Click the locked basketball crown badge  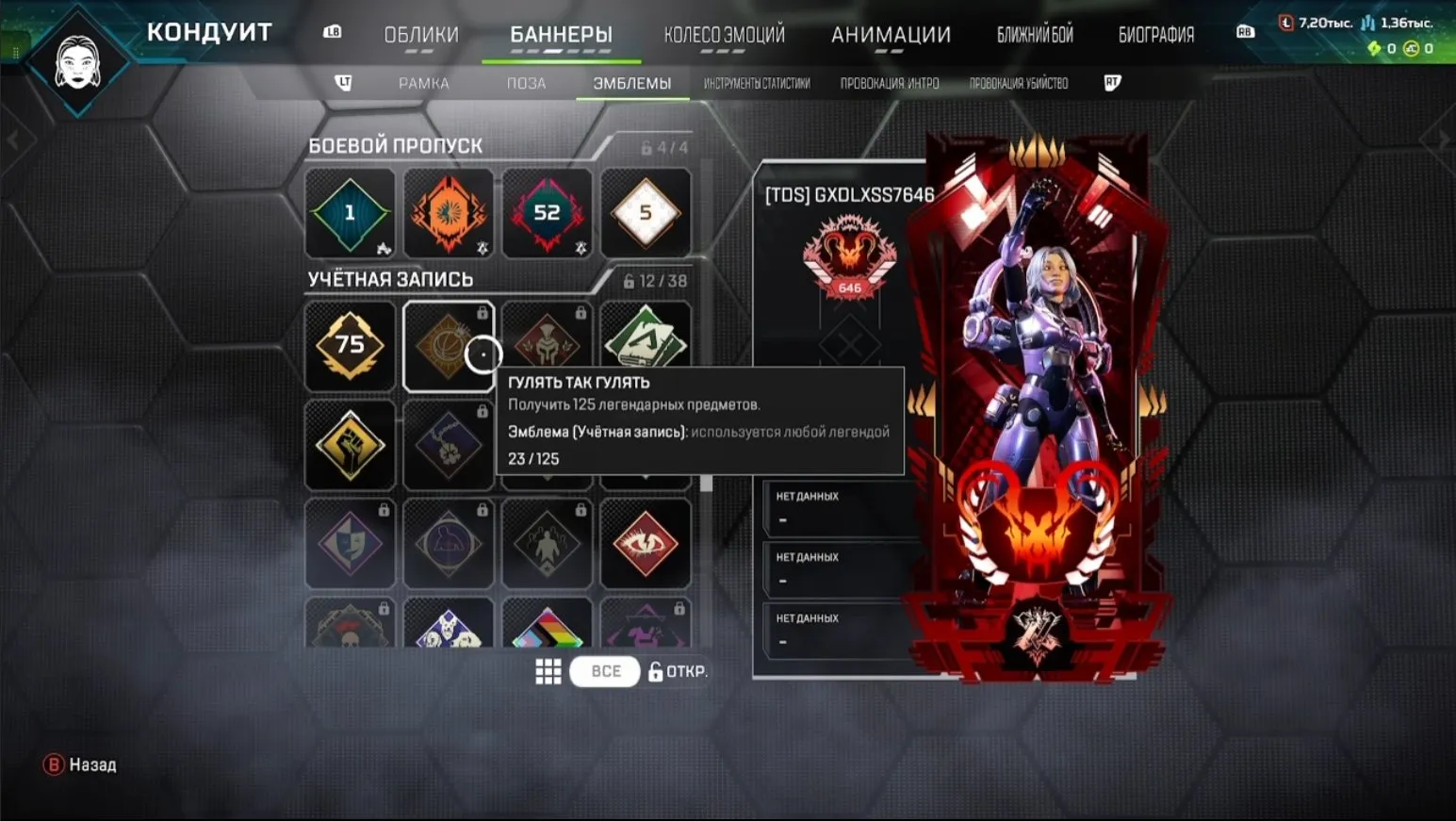(449, 346)
